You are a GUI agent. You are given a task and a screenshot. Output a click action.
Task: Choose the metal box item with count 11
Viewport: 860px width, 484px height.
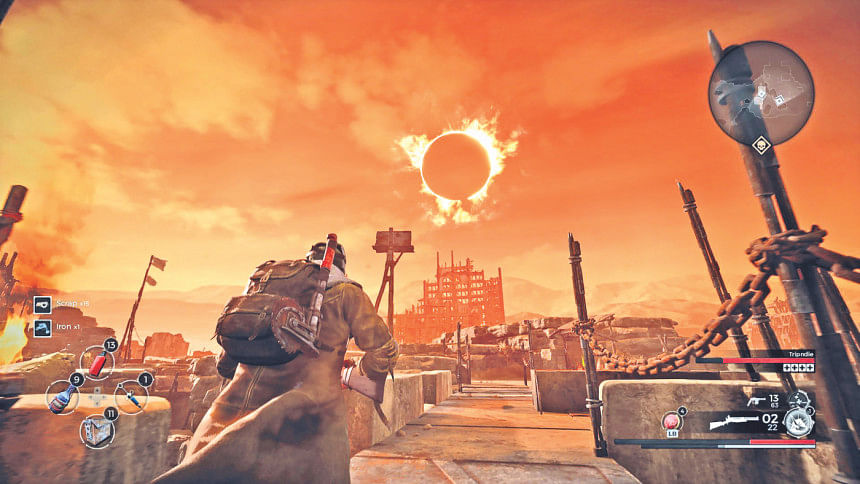click(x=97, y=430)
